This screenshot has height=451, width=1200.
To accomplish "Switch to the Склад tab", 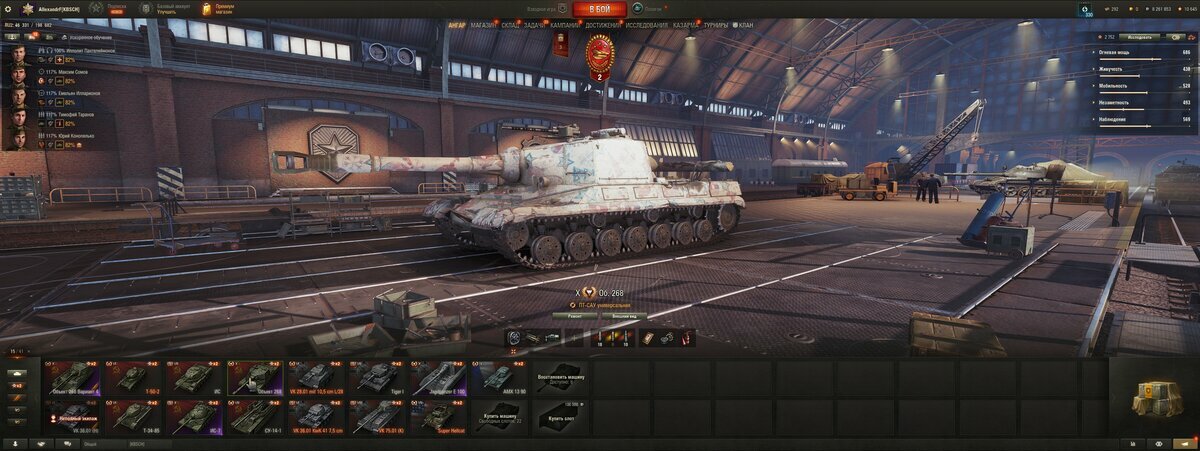I will [510, 24].
